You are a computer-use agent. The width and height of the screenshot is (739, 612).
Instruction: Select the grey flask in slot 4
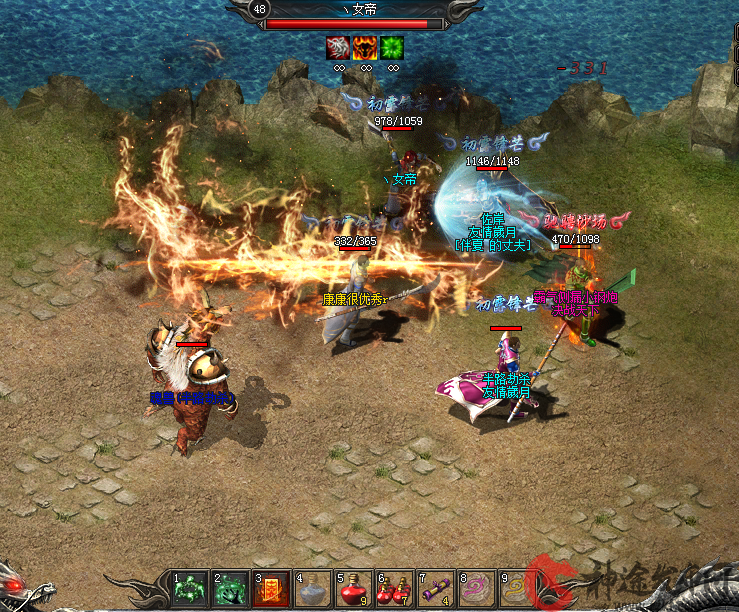pos(312,588)
